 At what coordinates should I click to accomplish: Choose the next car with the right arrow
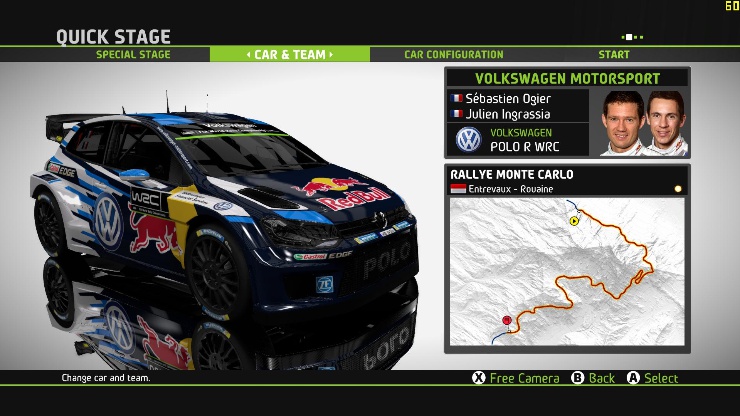click(331, 54)
